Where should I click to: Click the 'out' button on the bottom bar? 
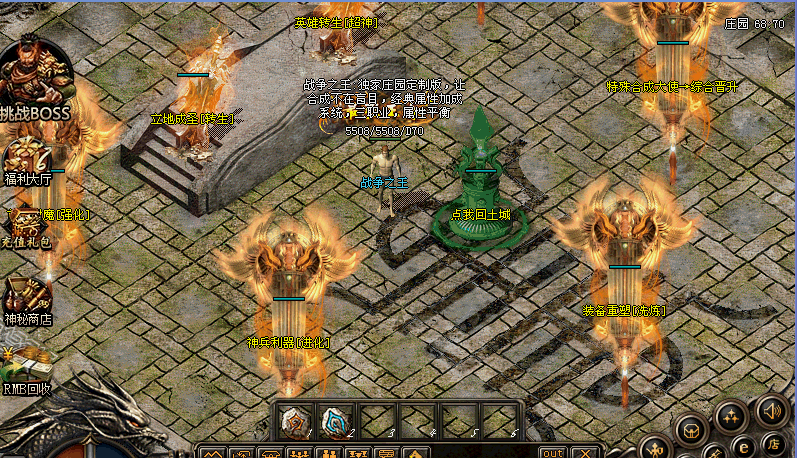tap(553, 453)
